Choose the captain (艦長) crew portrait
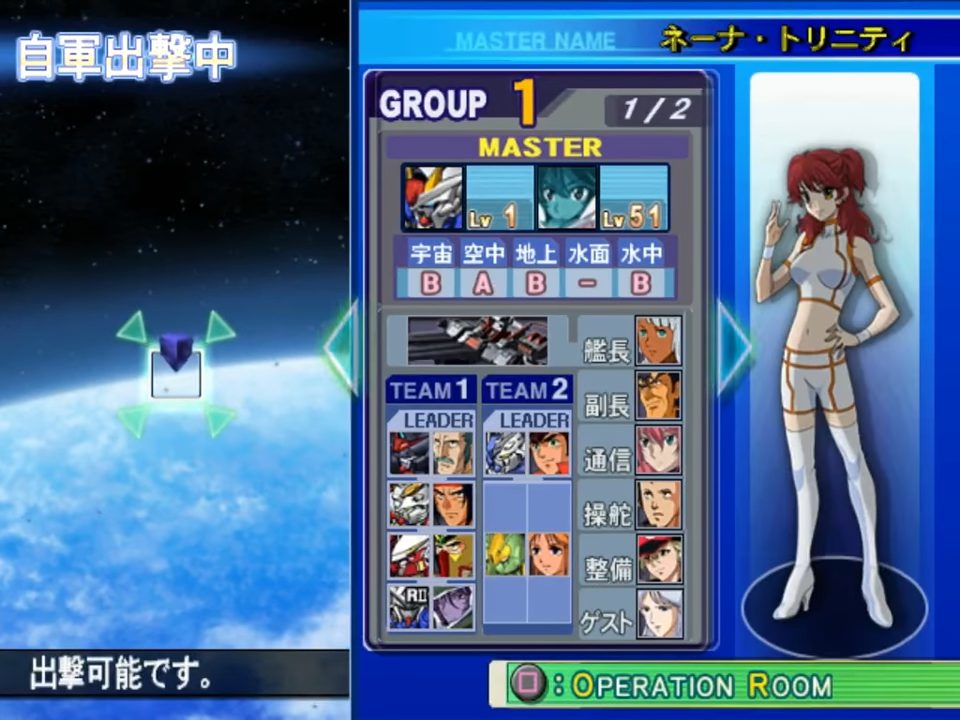Screen dimensions: 960x720 pyautogui.click(x=659, y=341)
